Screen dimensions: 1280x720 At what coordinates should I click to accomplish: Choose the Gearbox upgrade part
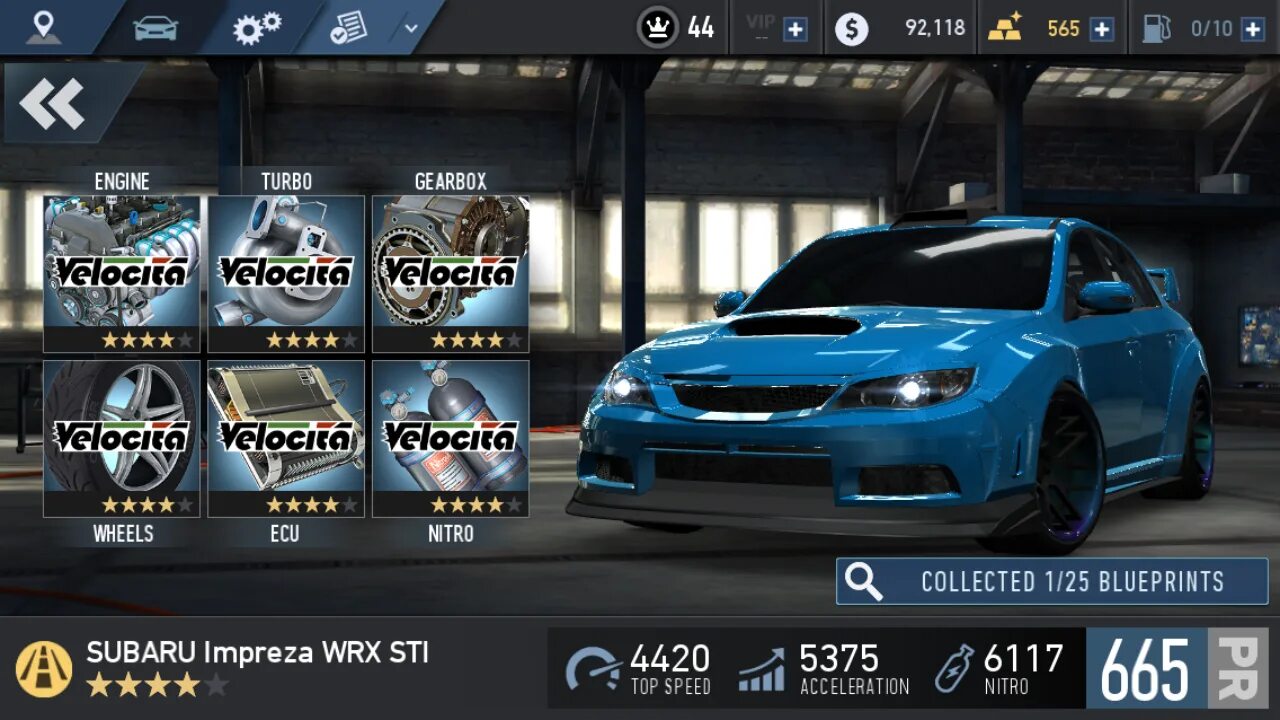click(x=450, y=273)
